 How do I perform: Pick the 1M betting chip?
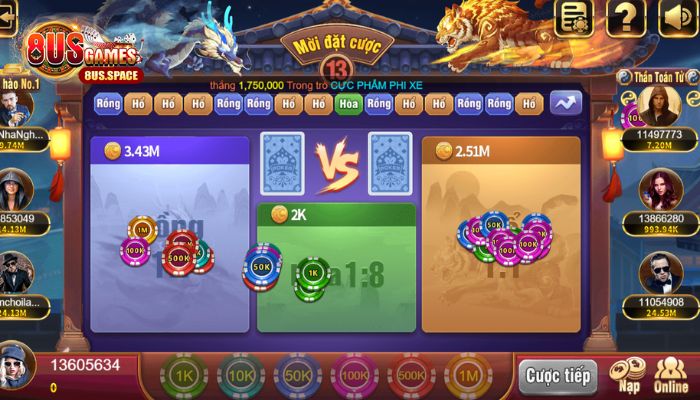pos(466,376)
